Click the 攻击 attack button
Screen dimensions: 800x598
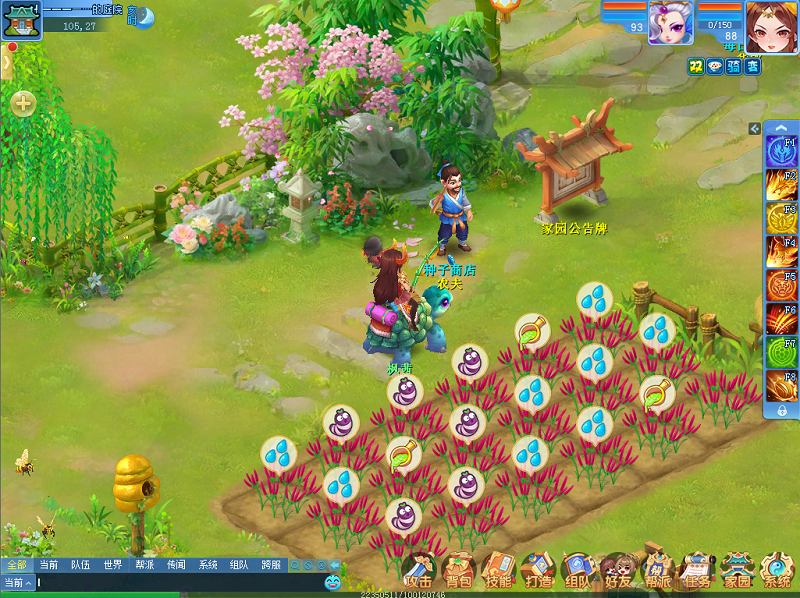(419, 571)
